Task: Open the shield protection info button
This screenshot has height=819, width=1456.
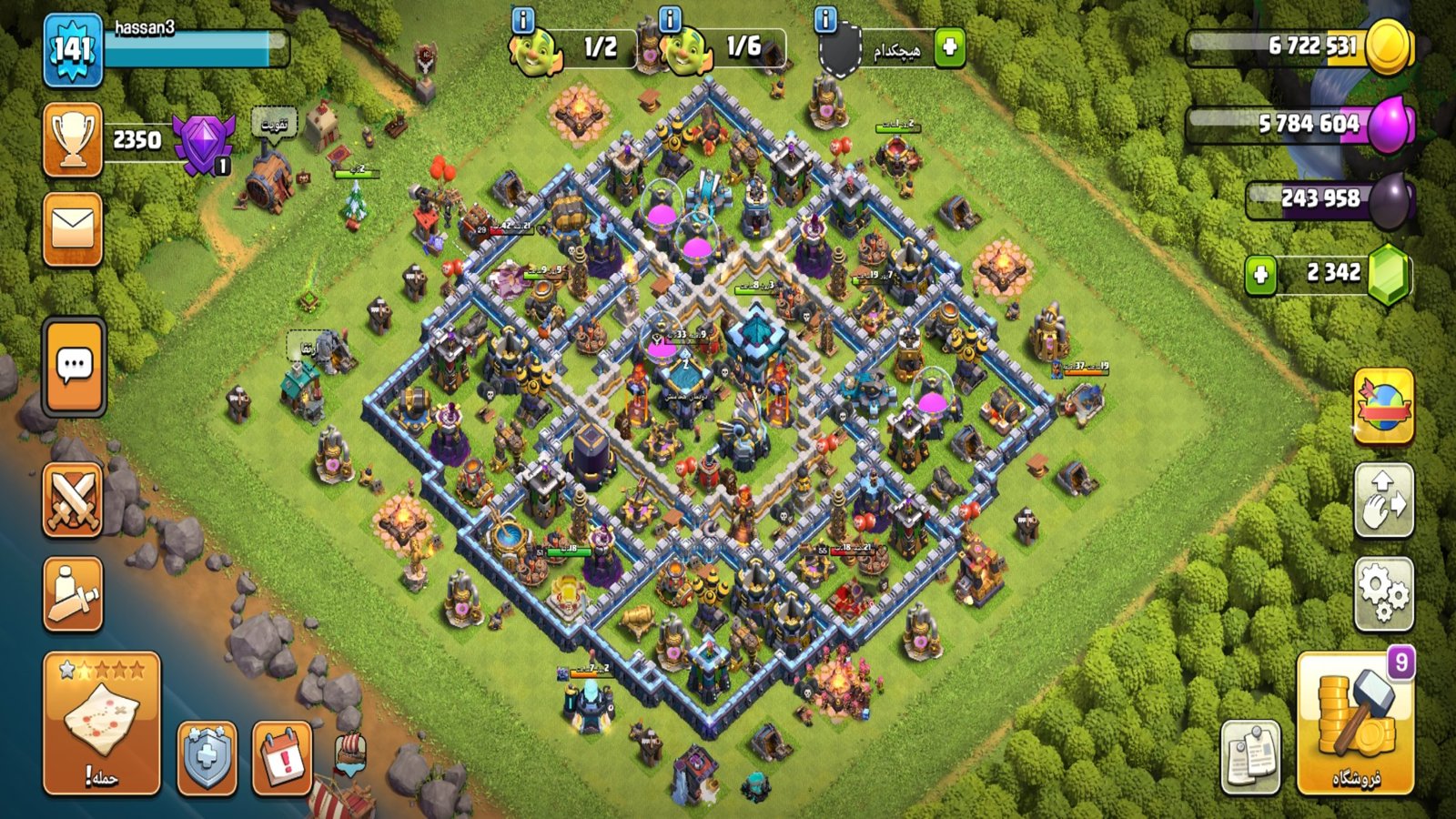Action: 207,757
